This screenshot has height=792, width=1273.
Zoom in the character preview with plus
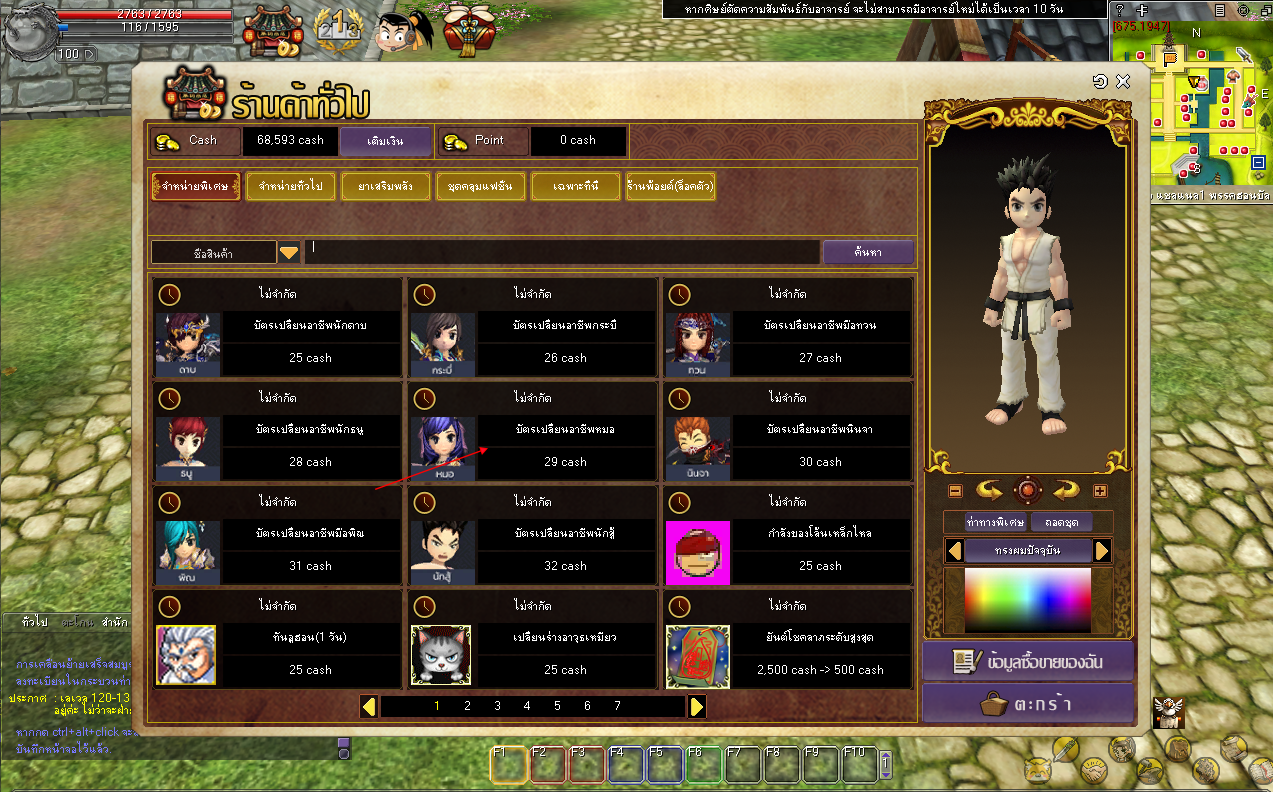pos(1100,491)
